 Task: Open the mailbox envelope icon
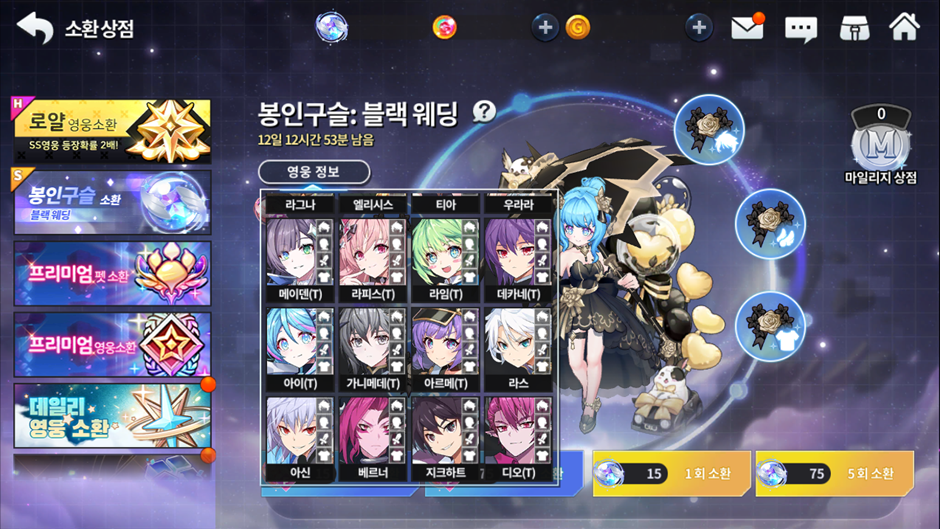(747, 28)
